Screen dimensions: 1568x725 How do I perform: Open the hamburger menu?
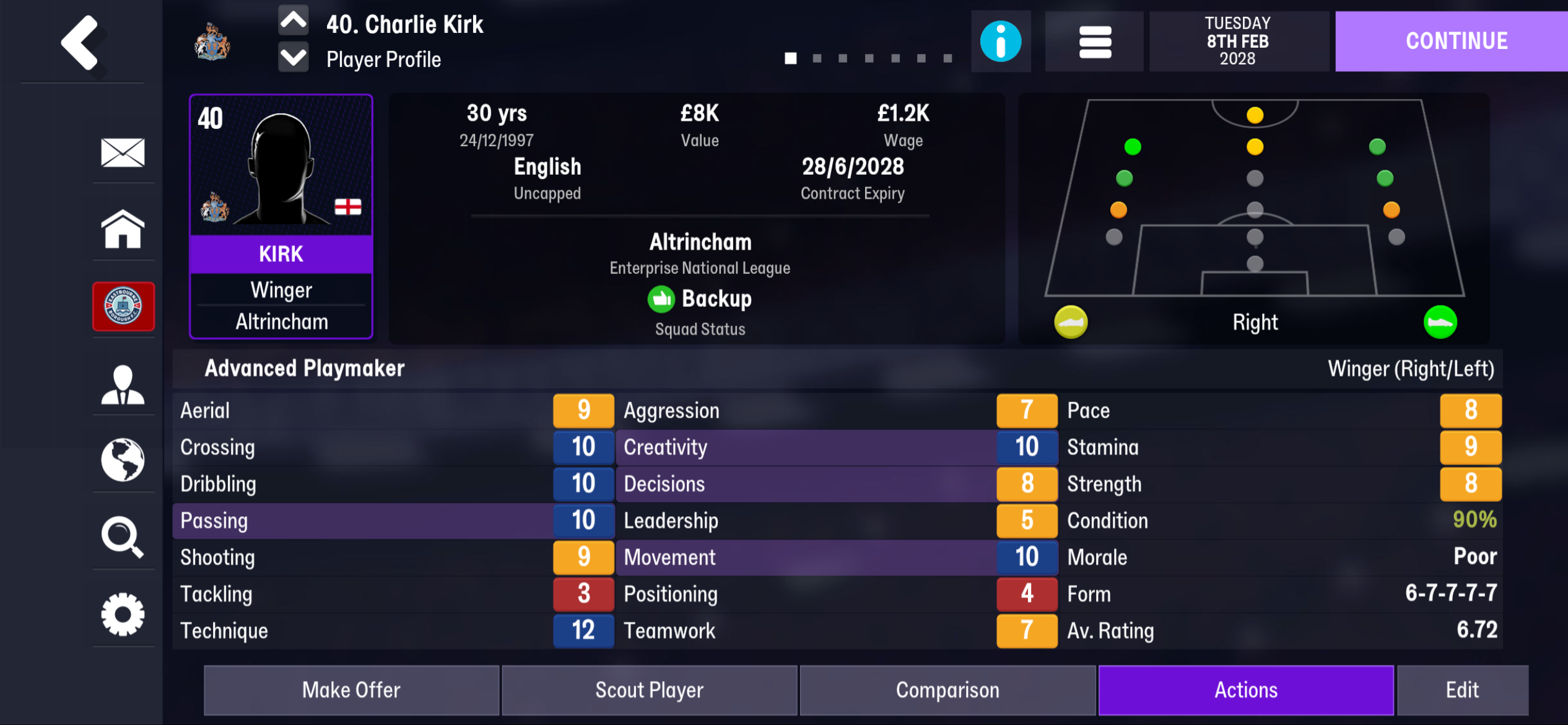pos(1094,42)
